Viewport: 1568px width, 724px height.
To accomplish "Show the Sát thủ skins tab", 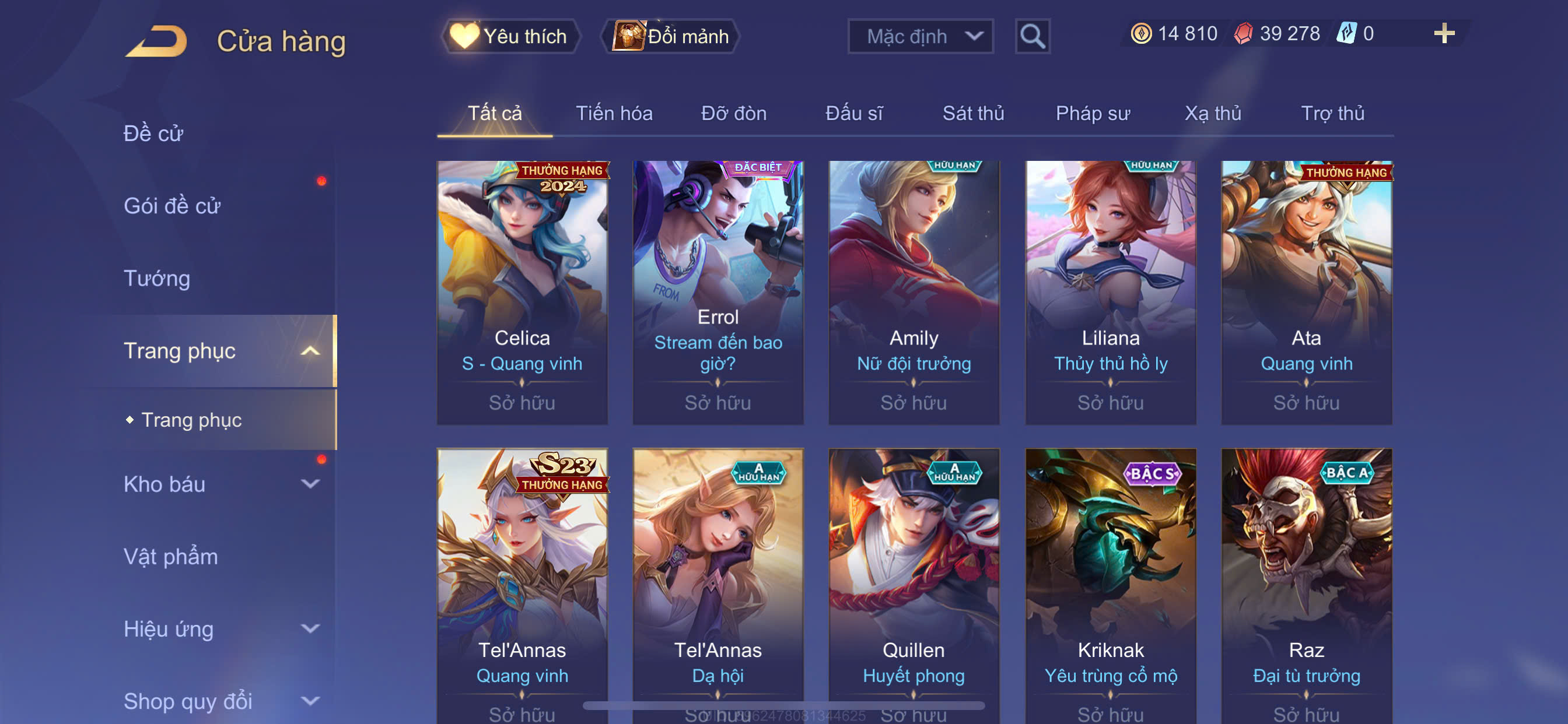I will tap(972, 114).
